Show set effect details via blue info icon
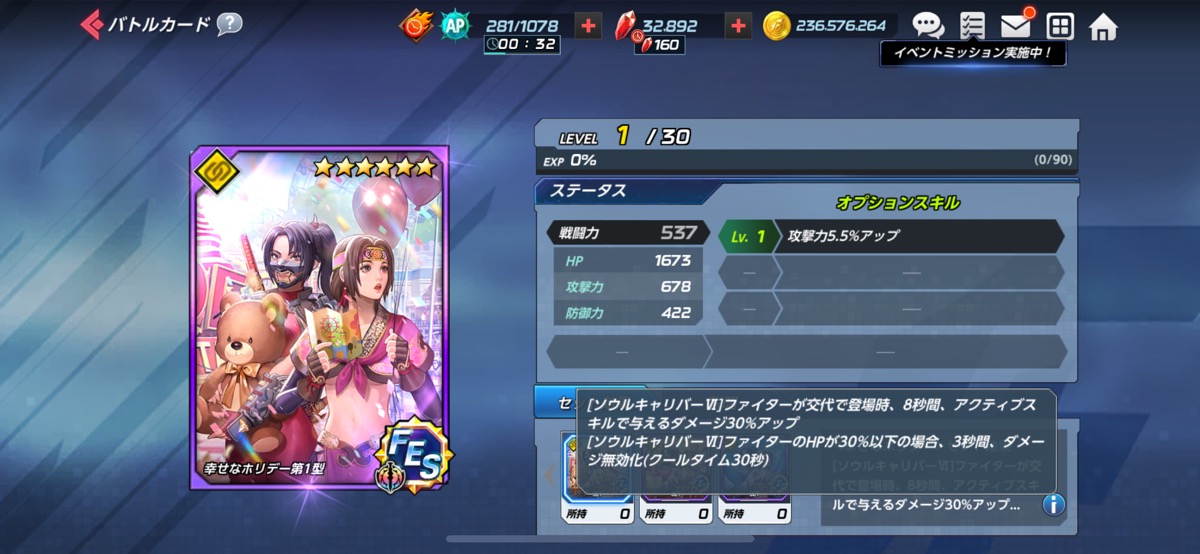This screenshot has height=554, width=1200. [x=1053, y=504]
